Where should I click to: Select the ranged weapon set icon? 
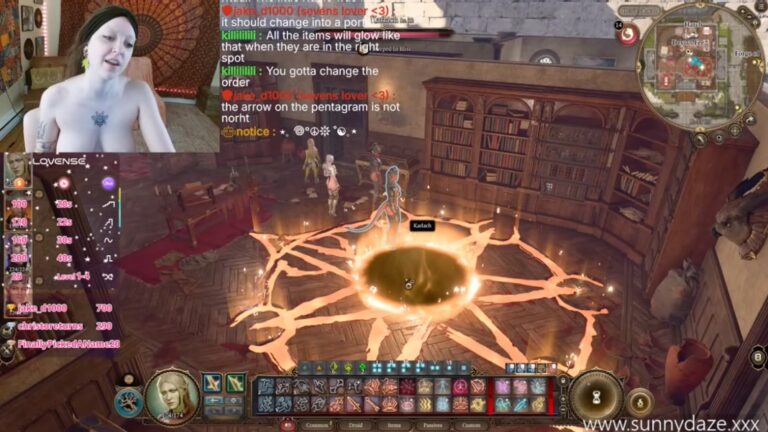236,383
